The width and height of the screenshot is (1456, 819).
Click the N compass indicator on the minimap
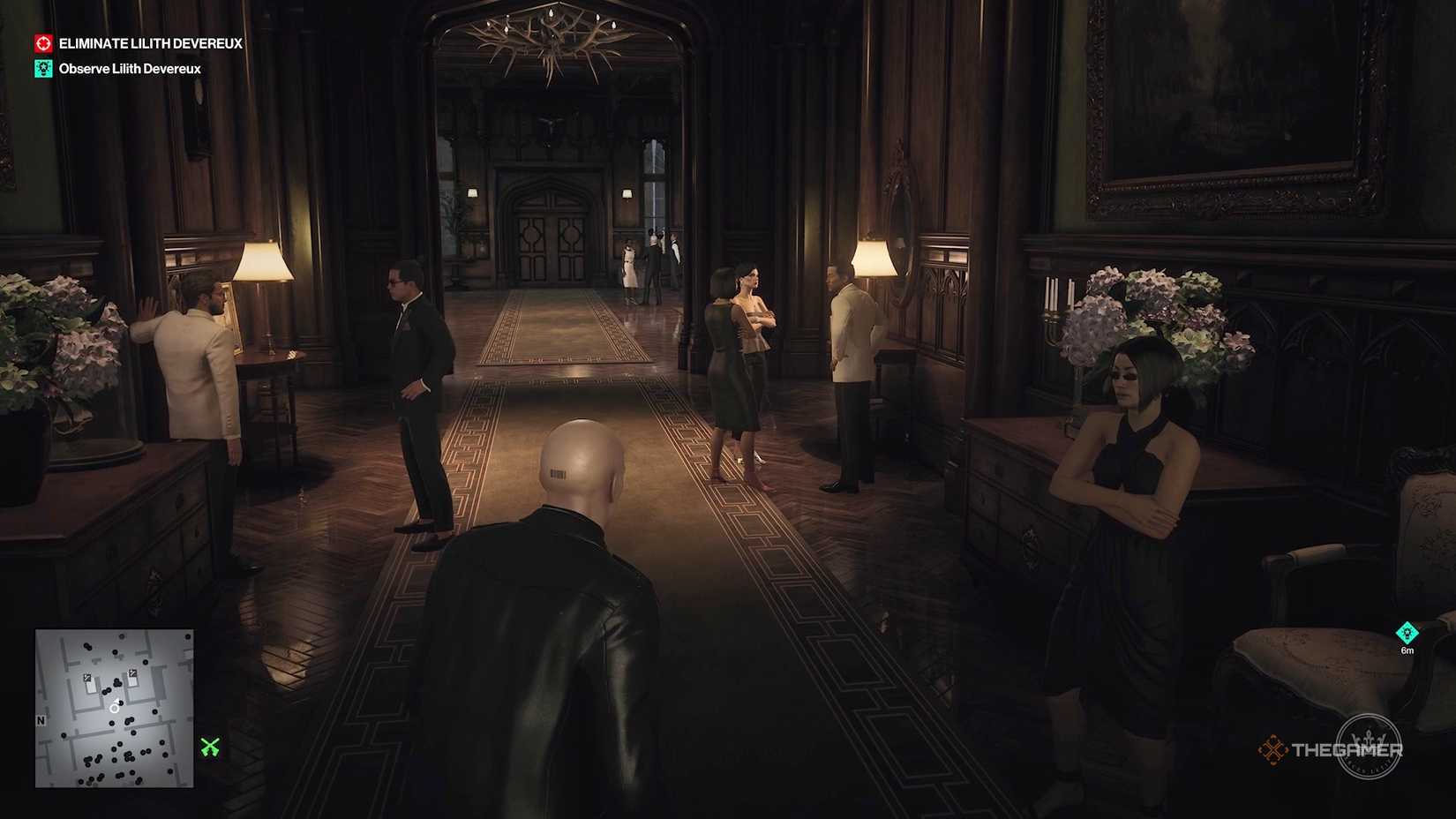[41, 720]
